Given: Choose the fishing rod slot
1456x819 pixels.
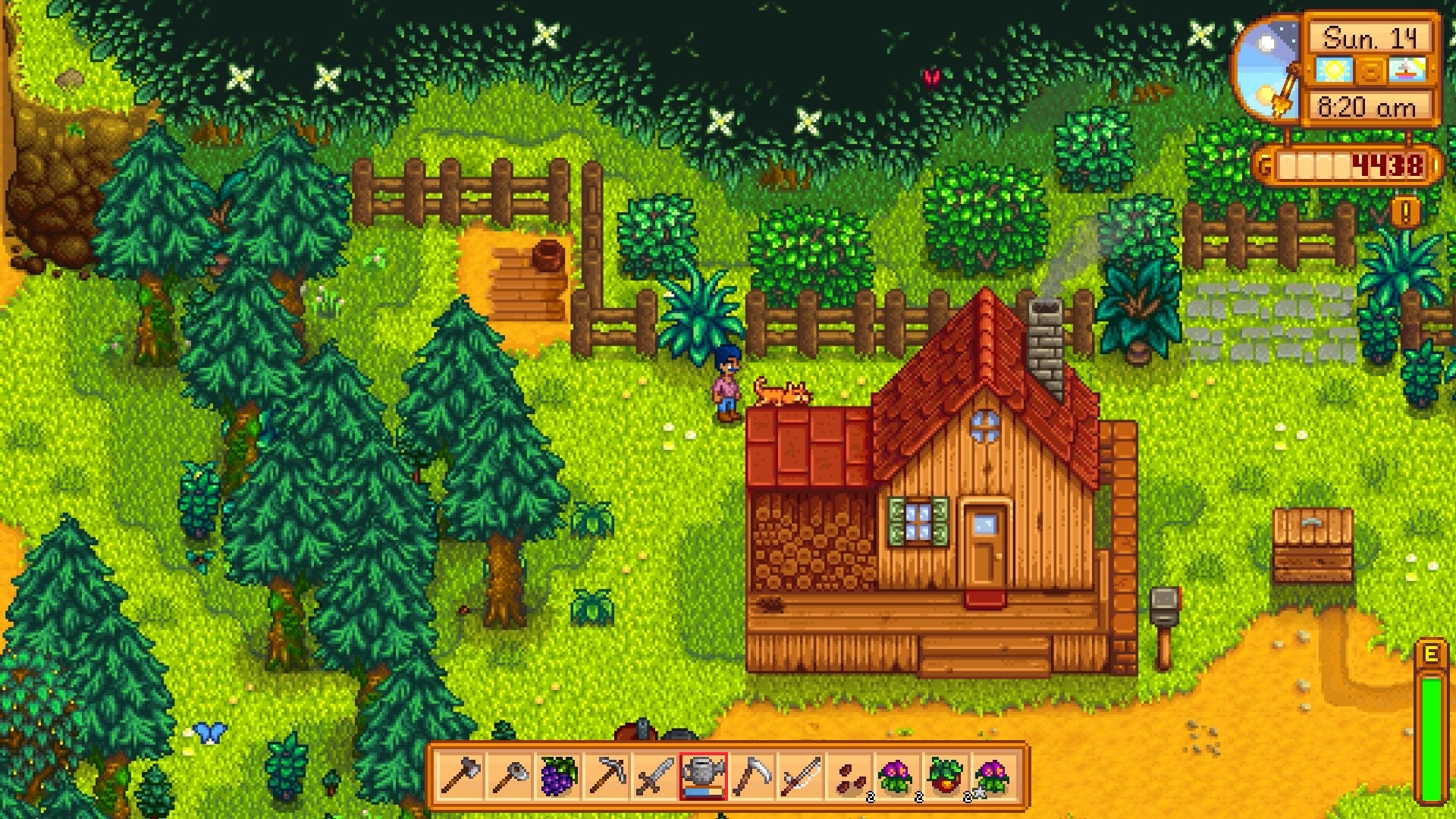Looking at the screenshot, I should point(801,777).
